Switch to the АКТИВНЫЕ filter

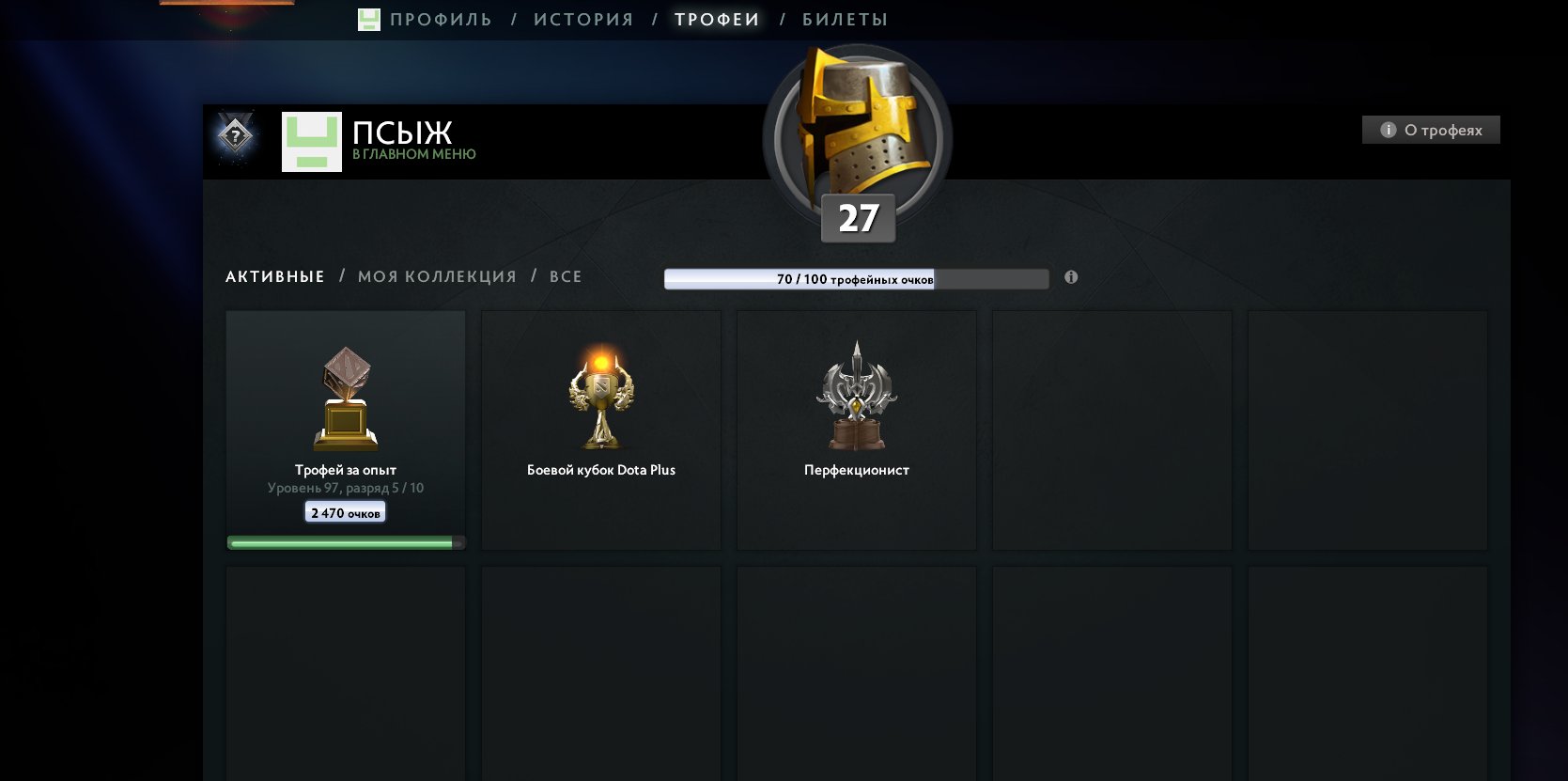[274, 276]
